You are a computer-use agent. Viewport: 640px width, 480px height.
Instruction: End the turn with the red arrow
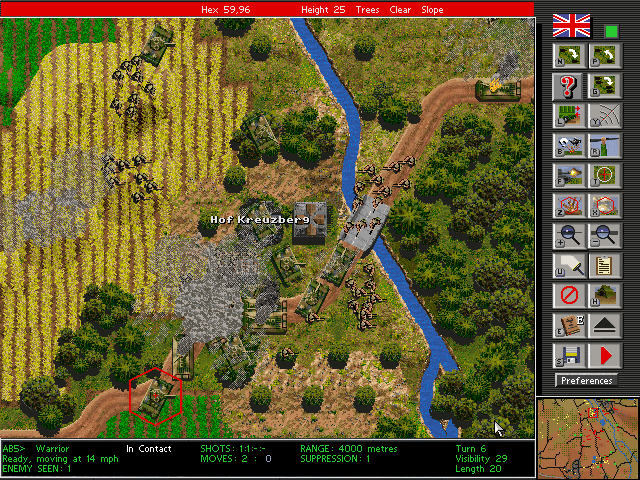(603, 355)
